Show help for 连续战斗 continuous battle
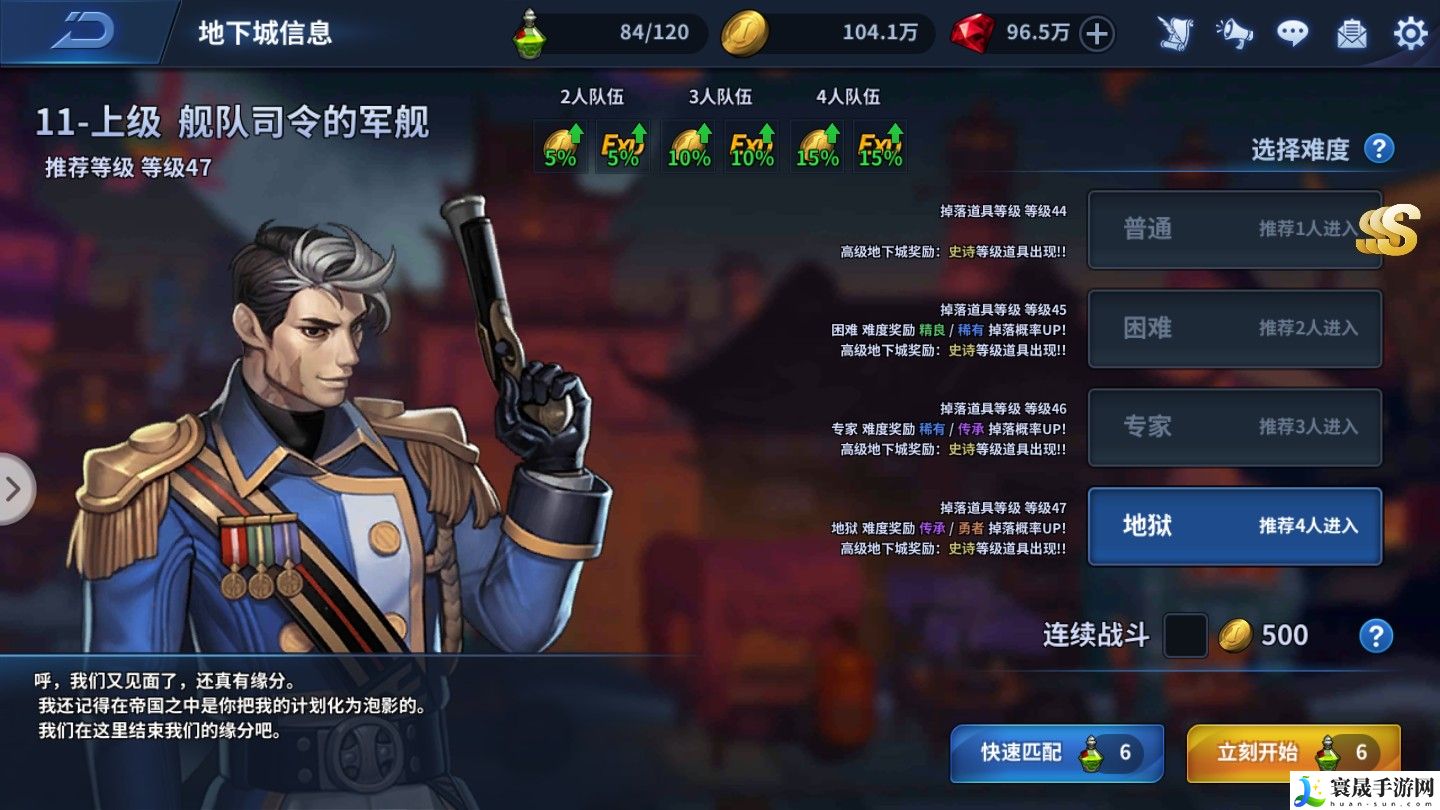Viewport: 1440px width, 810px height. click(x=1376, y=636)
